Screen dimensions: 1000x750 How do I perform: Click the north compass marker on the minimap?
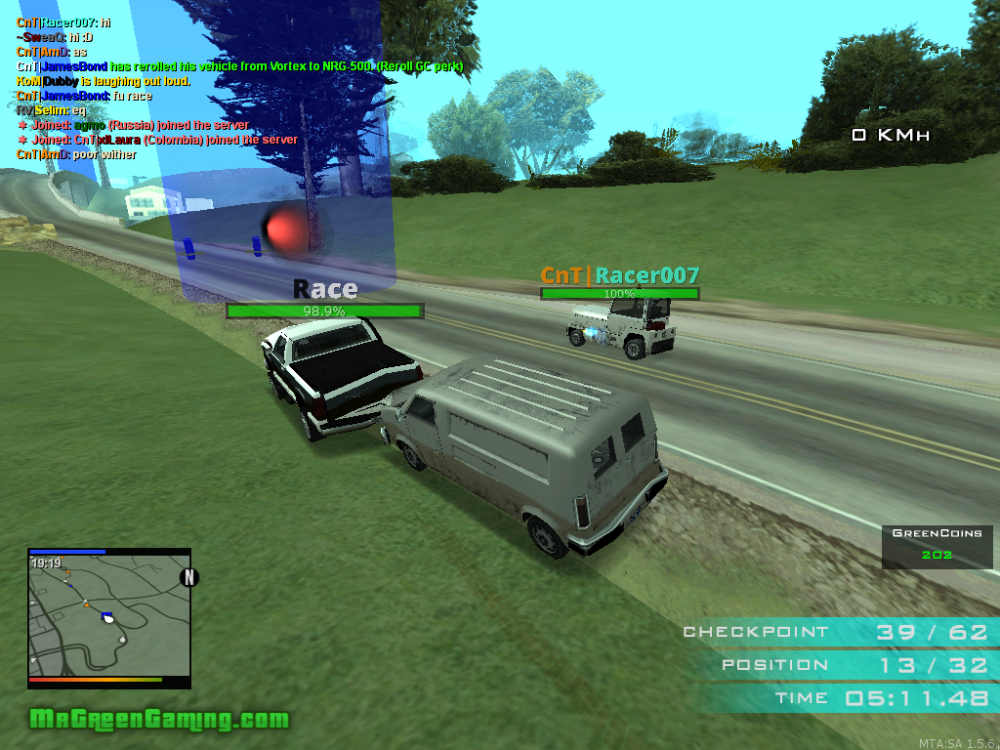coord(188,577)
